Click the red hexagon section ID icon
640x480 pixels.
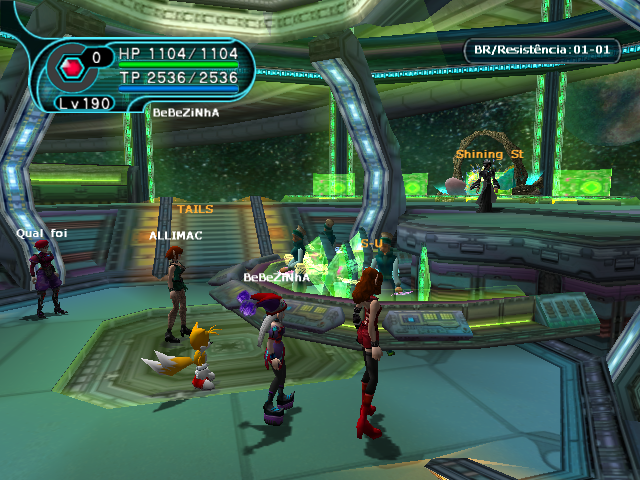(72, 68)
